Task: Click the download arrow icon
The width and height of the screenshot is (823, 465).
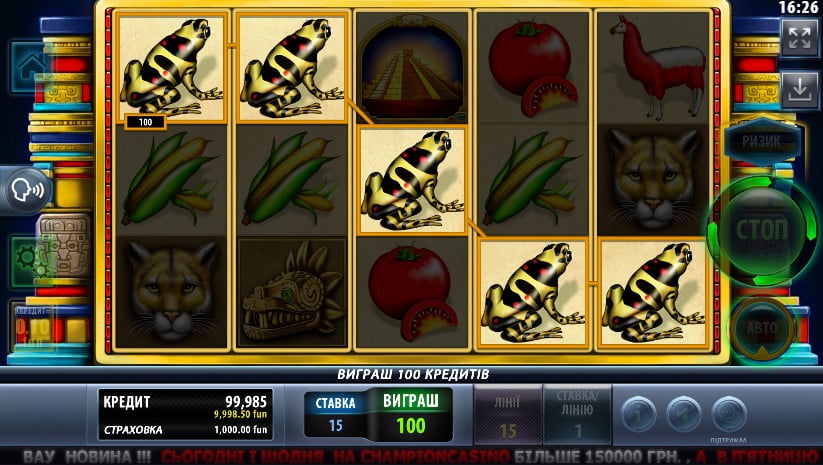Action: [799, 89]
